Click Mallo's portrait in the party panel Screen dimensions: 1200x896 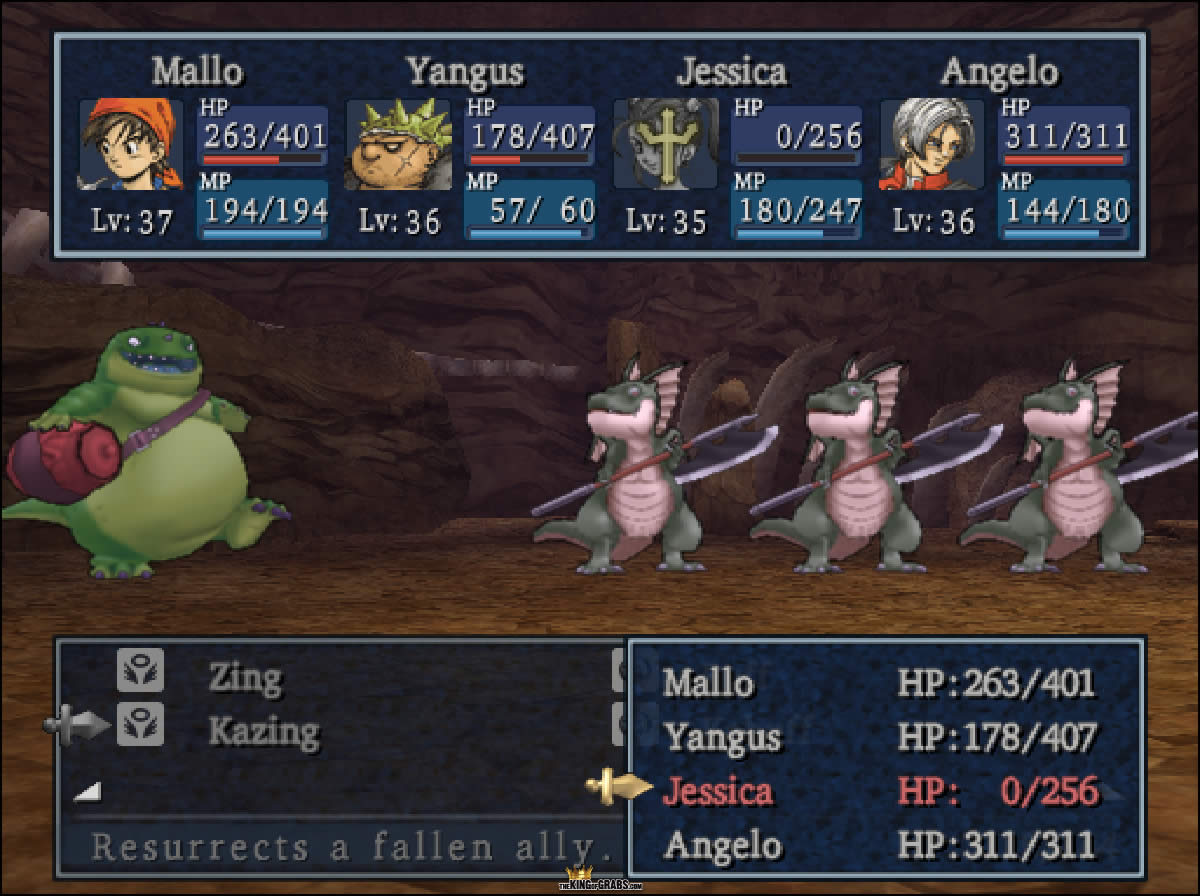point(131,145)
